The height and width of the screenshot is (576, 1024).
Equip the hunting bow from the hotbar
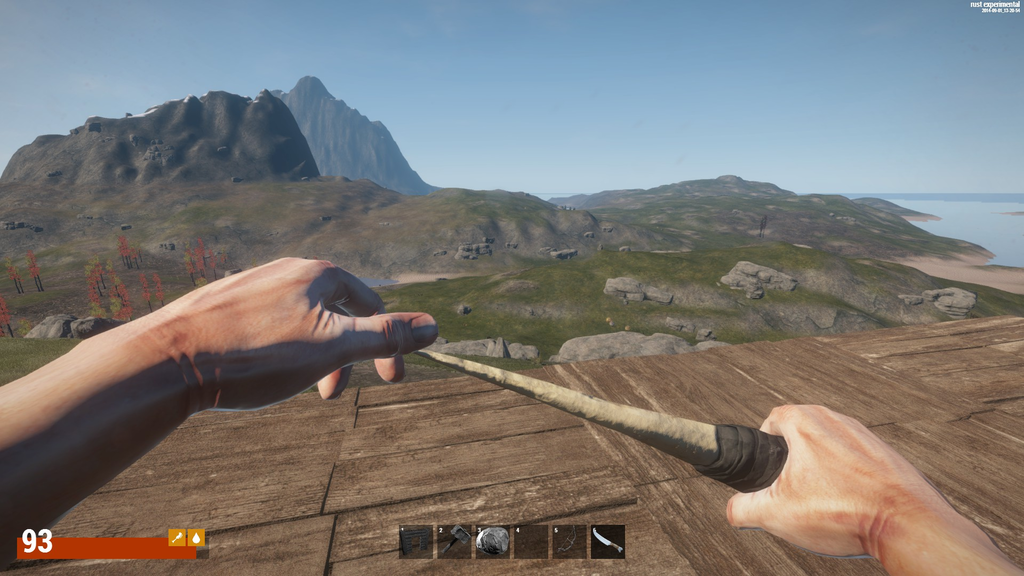[569, 542]
